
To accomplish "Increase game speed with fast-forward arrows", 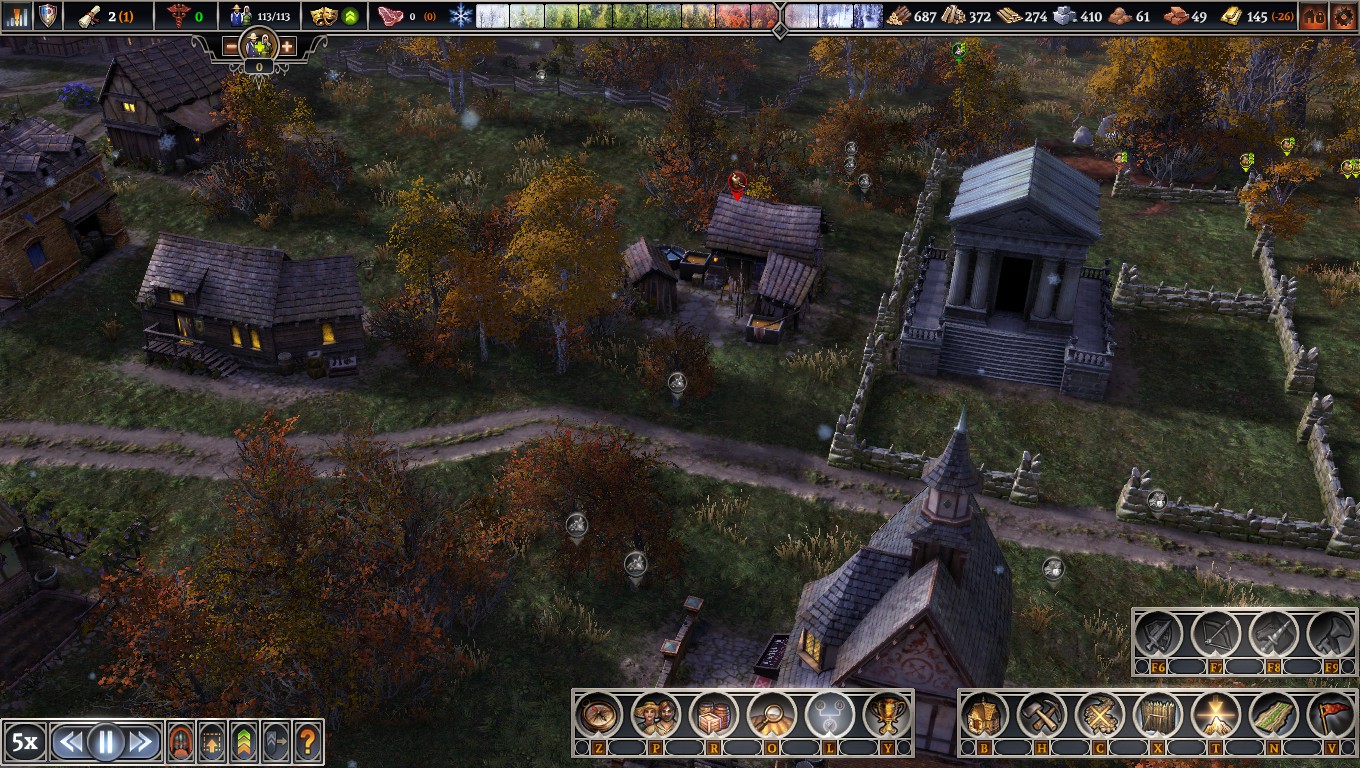I will tap(141, 741).
